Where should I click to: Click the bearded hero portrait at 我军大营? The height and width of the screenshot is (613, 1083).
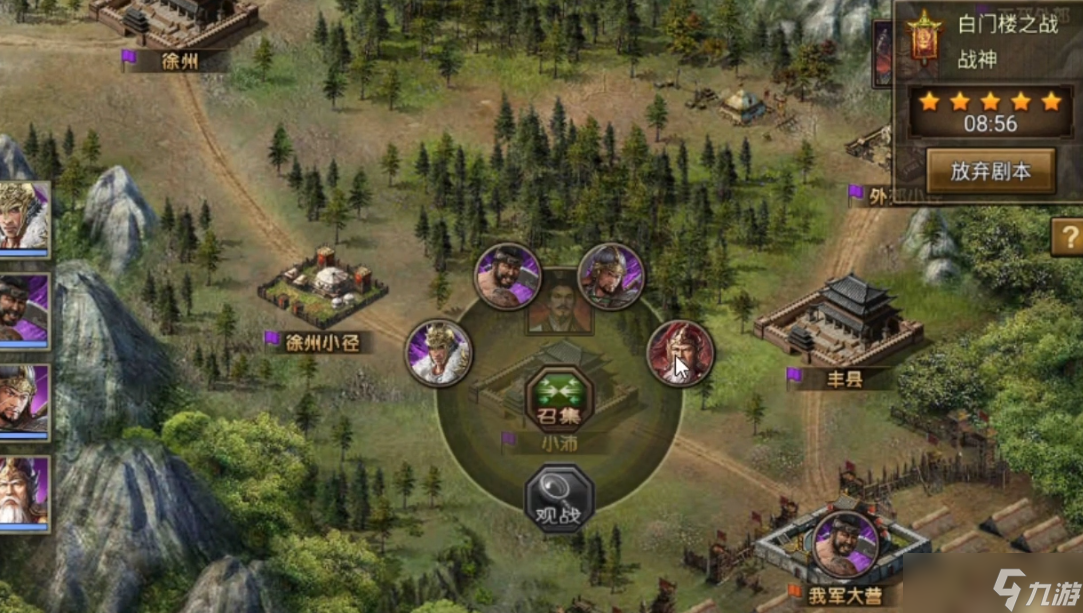click(845, 544)
